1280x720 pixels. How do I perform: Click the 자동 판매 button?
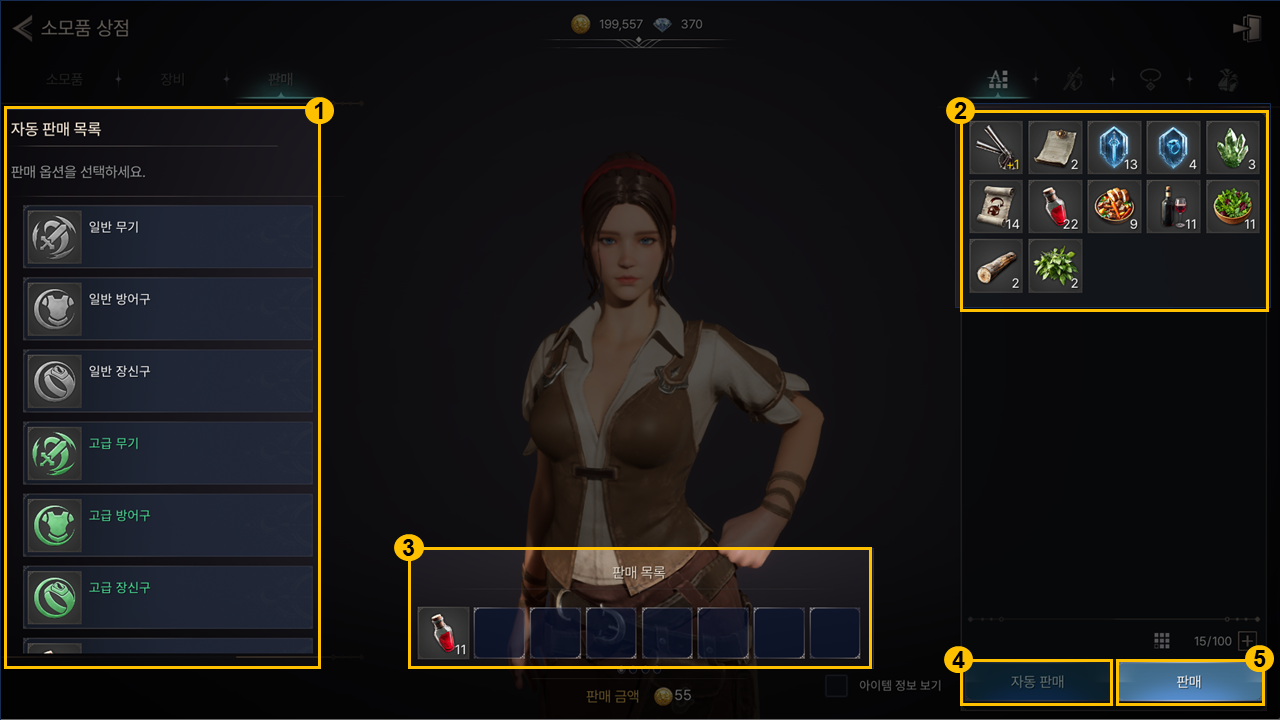pos(1036,682)
